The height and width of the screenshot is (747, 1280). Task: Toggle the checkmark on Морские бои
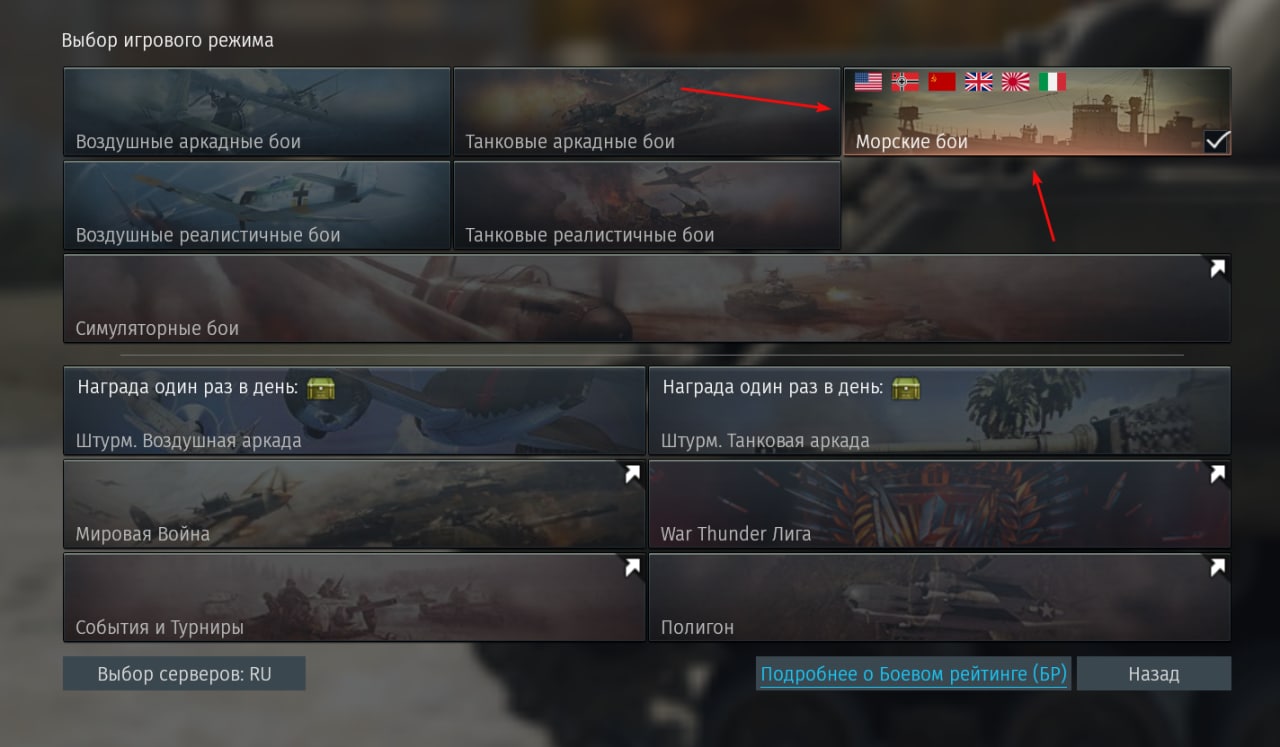[1216, 141]
